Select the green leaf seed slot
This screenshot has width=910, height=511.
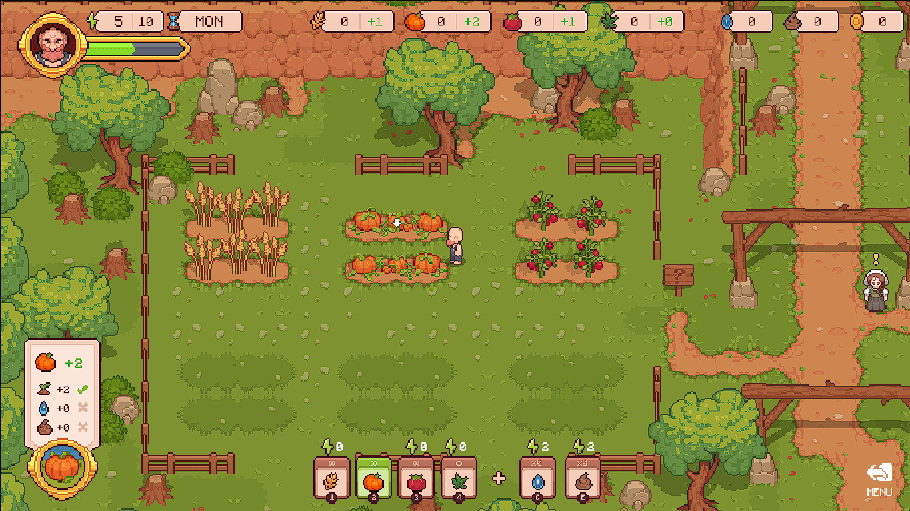(458, 476)
